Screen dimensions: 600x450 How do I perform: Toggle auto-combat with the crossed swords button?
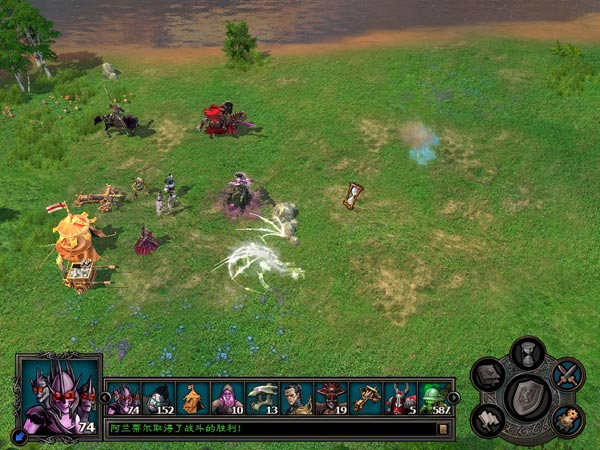click(567, 375)
